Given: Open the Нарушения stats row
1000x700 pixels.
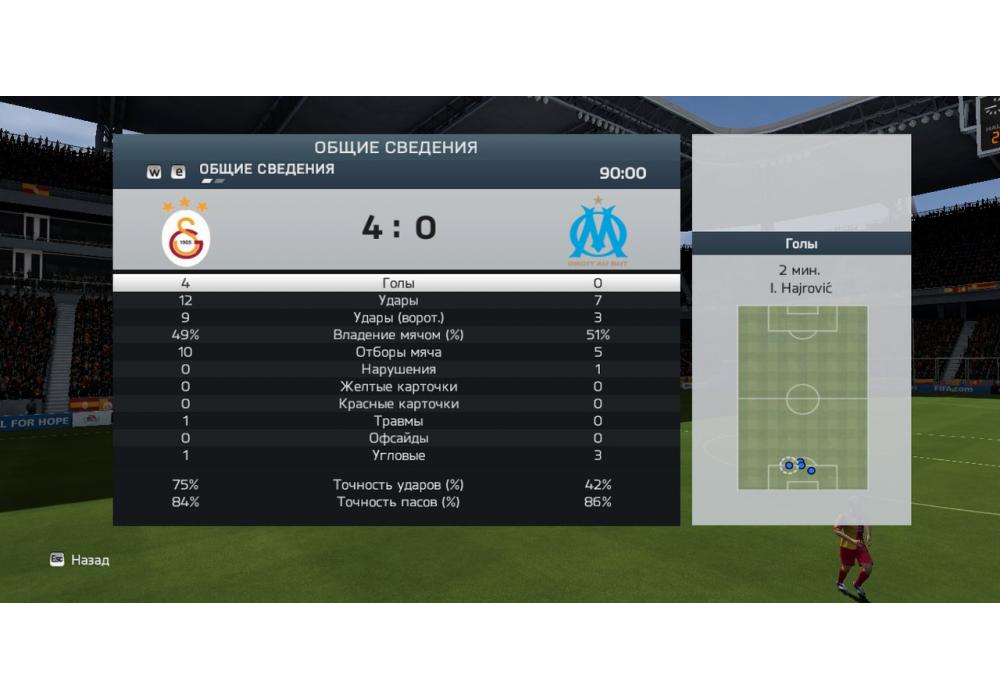Looking at the screenshot, I should (398, 369).
